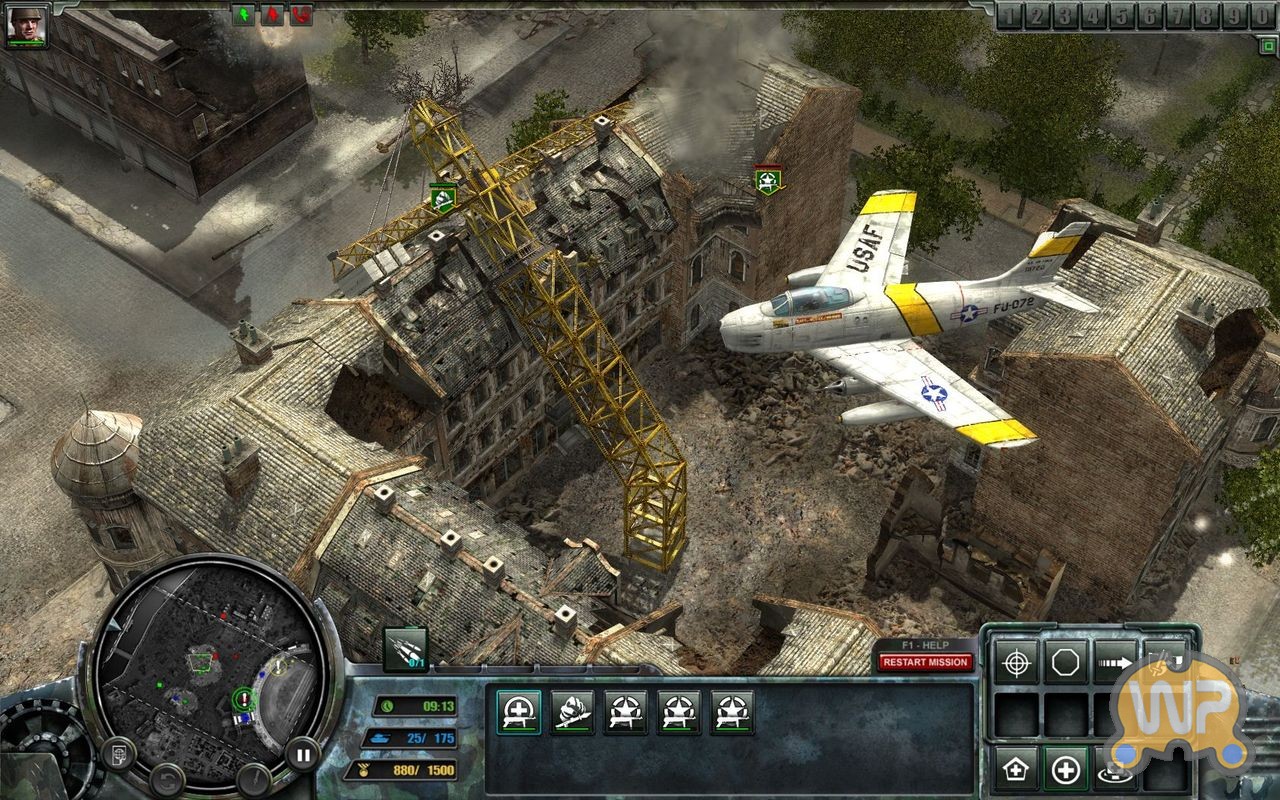Pause the game from minimap ring
The height and width of the screenshot is (800, 1280).
click(x=300, y=753)
